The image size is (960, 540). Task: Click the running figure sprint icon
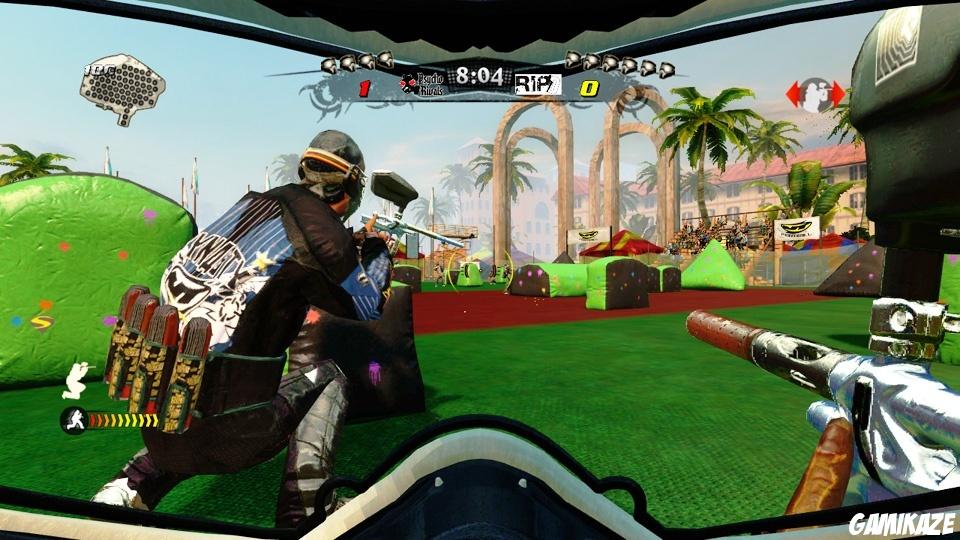(73, 420)
